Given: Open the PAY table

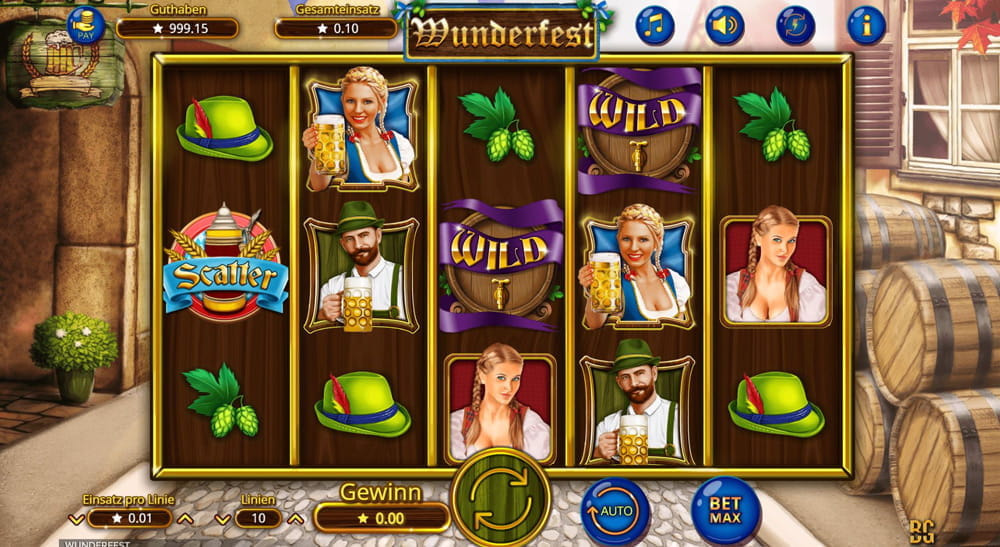Looking at the screenshot, I should tap(86, 24).
